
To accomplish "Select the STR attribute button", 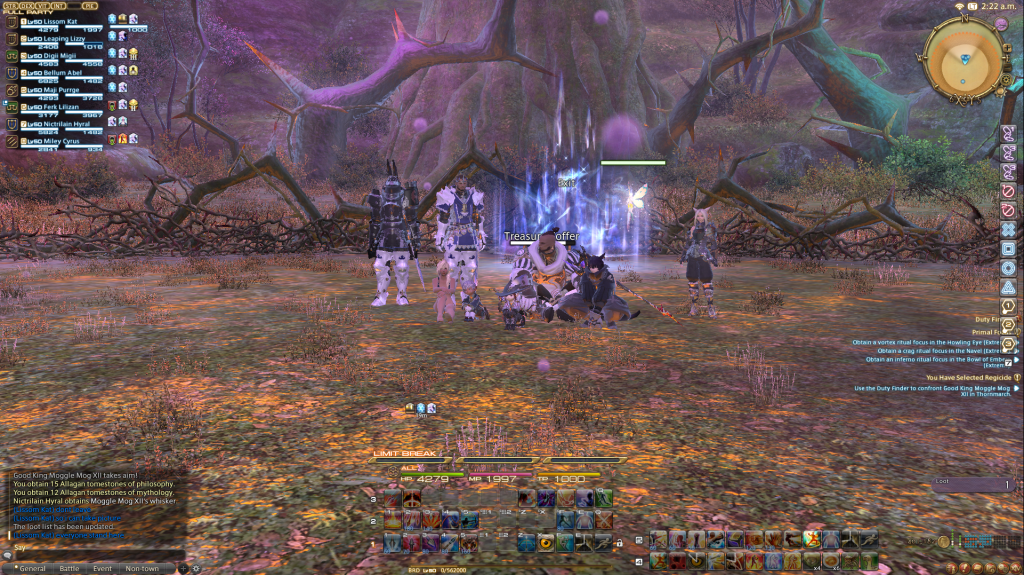I will click(x=11, y=5).
